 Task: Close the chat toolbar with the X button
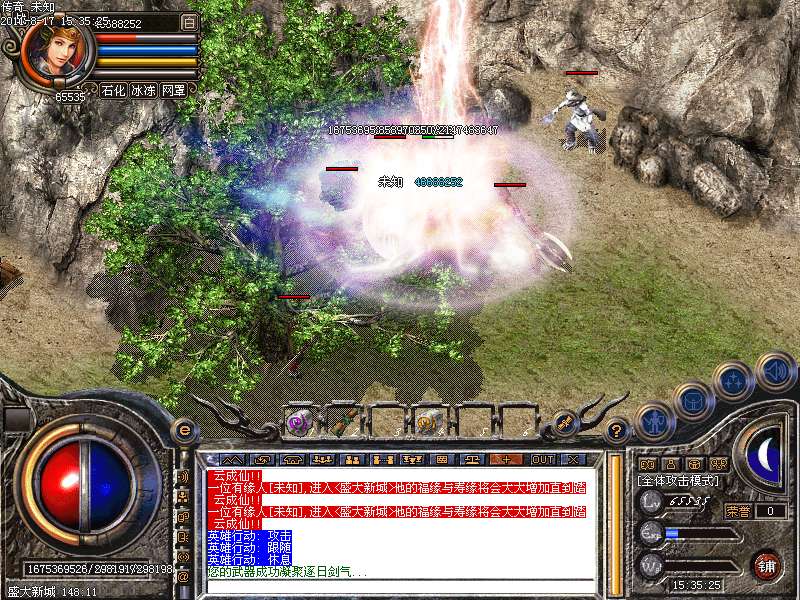tap(573, 459)
